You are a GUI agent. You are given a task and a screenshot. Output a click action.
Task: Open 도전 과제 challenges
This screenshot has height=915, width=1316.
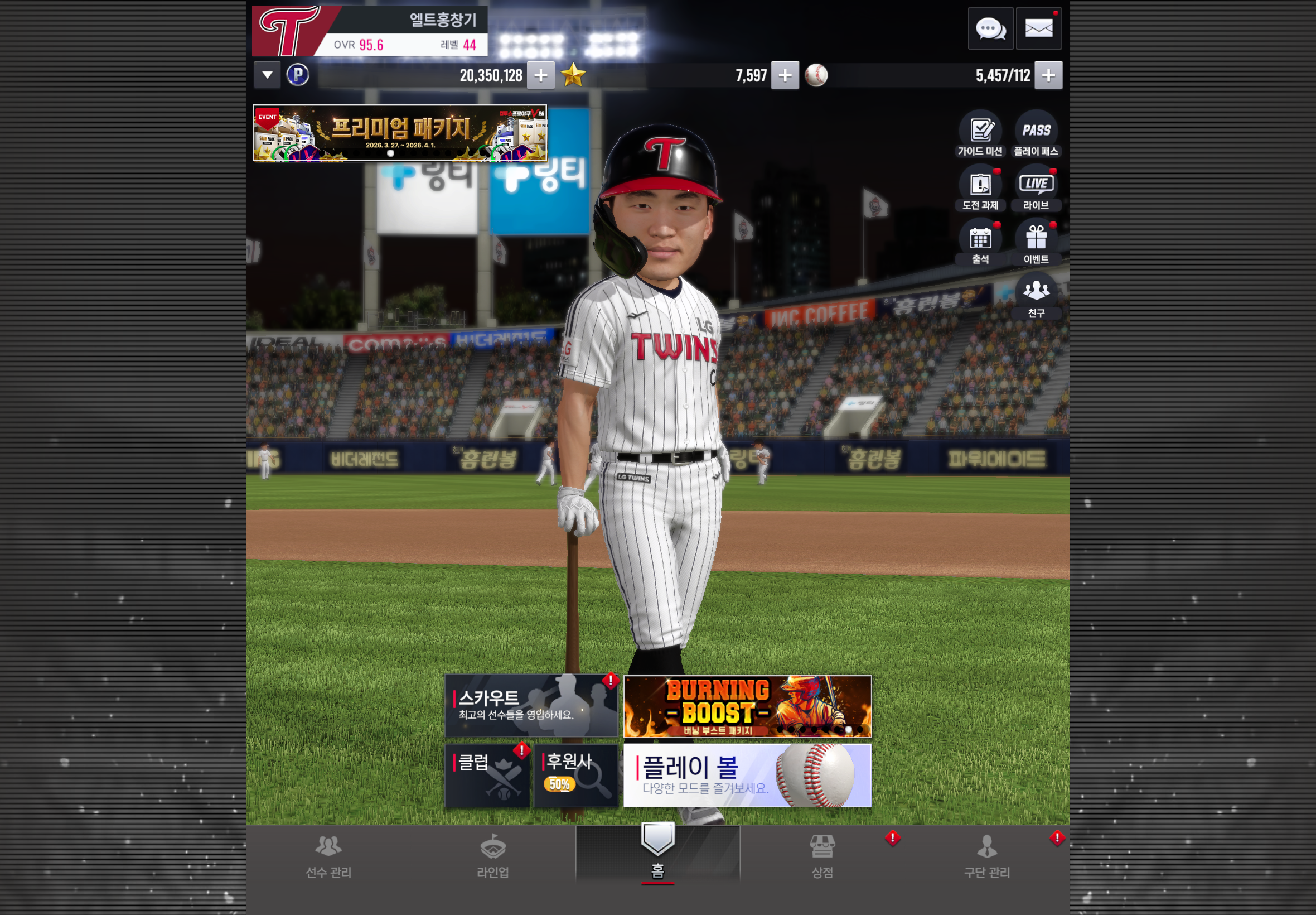point(980,189)
